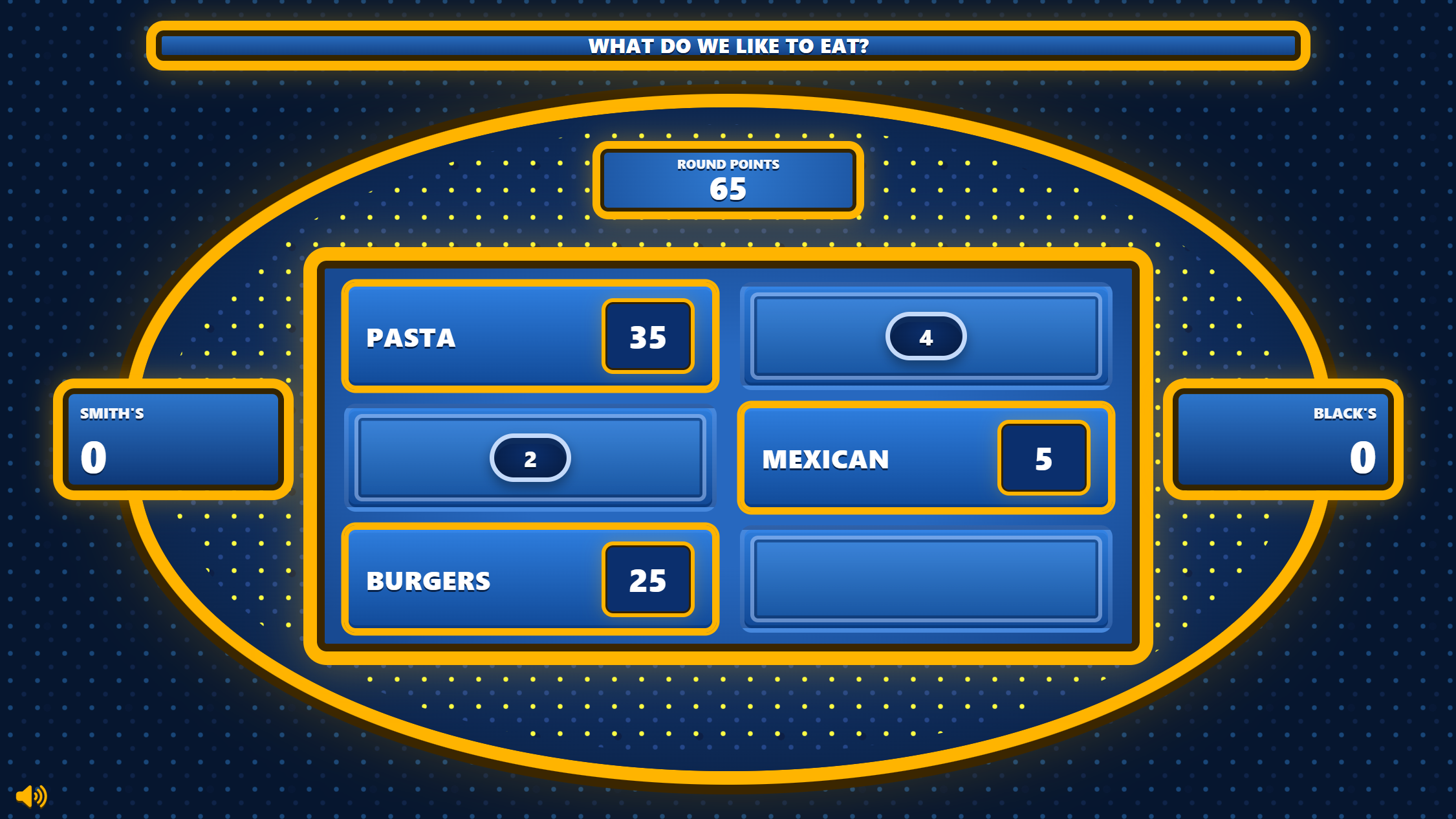Award points to BLACK'S team panel
The image size is (1456, 819).
pyautogui.click(x=1284, y=440)
